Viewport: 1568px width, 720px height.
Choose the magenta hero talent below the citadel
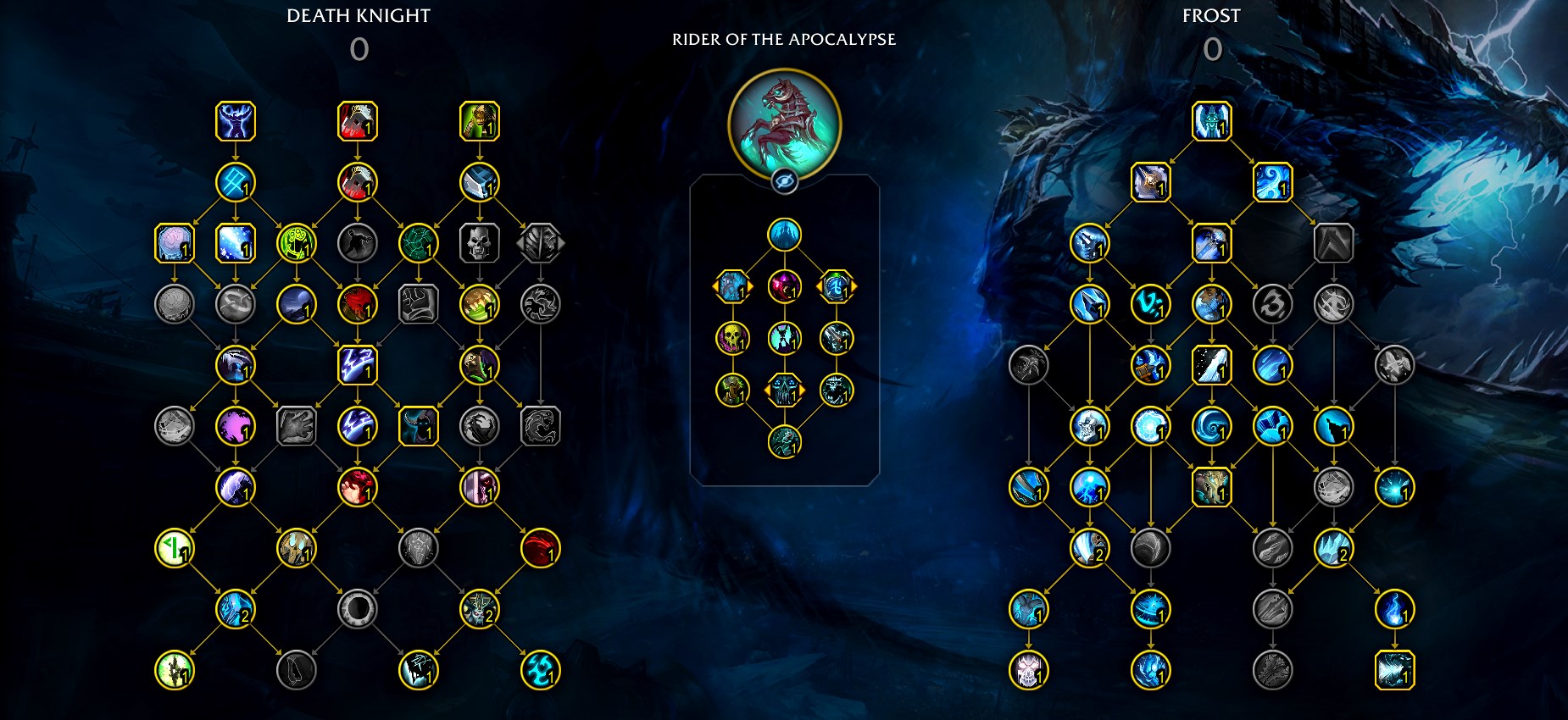(784, 287)
